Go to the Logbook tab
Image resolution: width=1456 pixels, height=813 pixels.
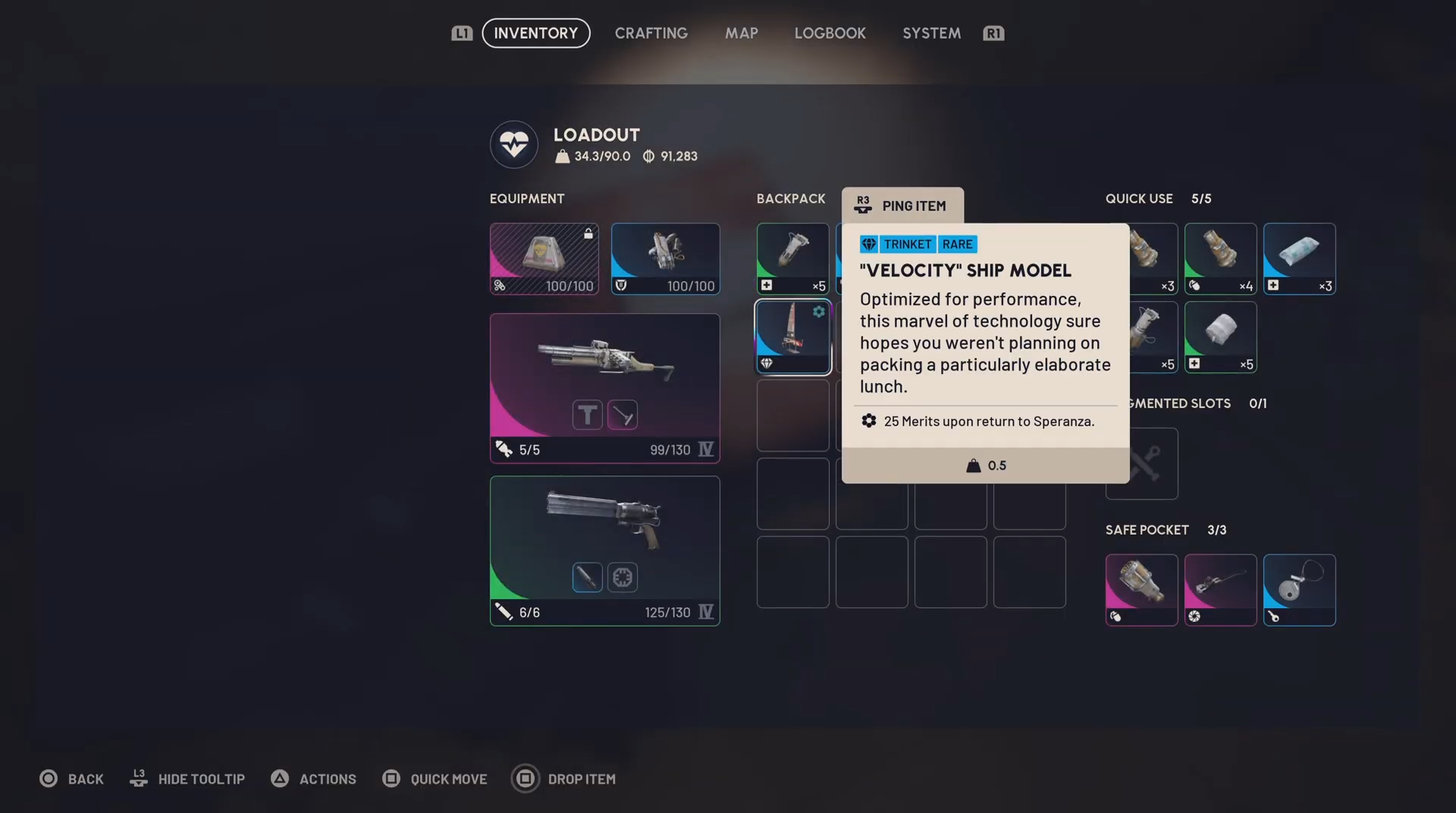pyautogui.click(x=830, y=33)
